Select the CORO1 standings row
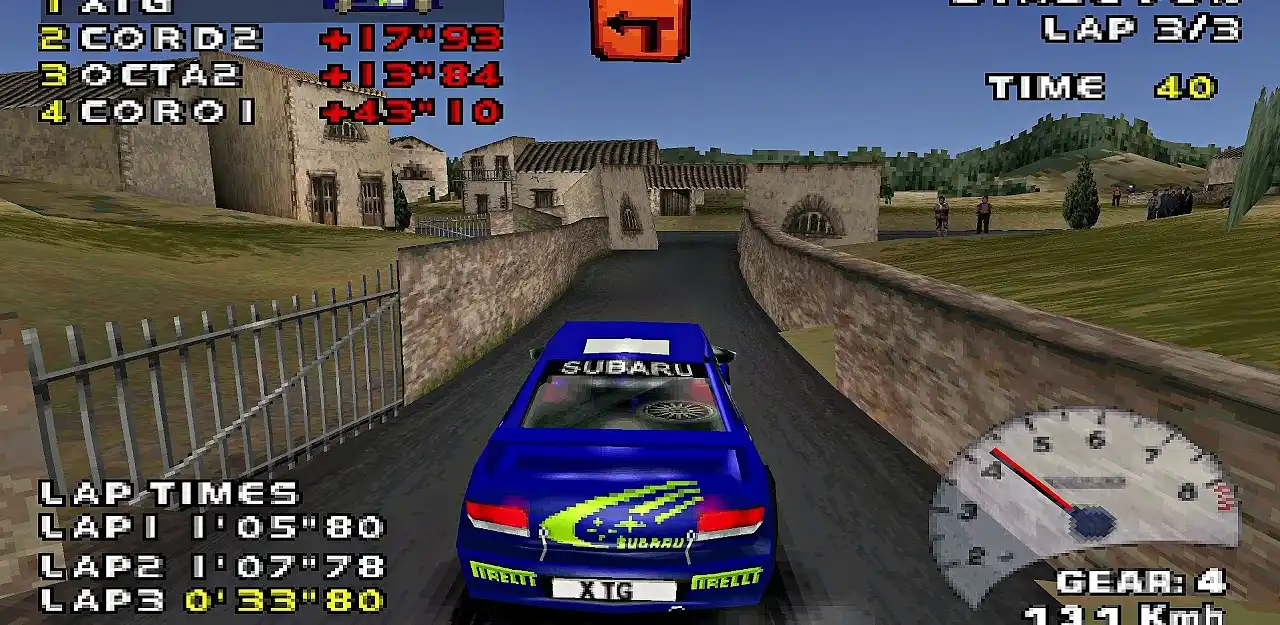Viewport: 1280px width, 625px height. (x=270, y=112)
